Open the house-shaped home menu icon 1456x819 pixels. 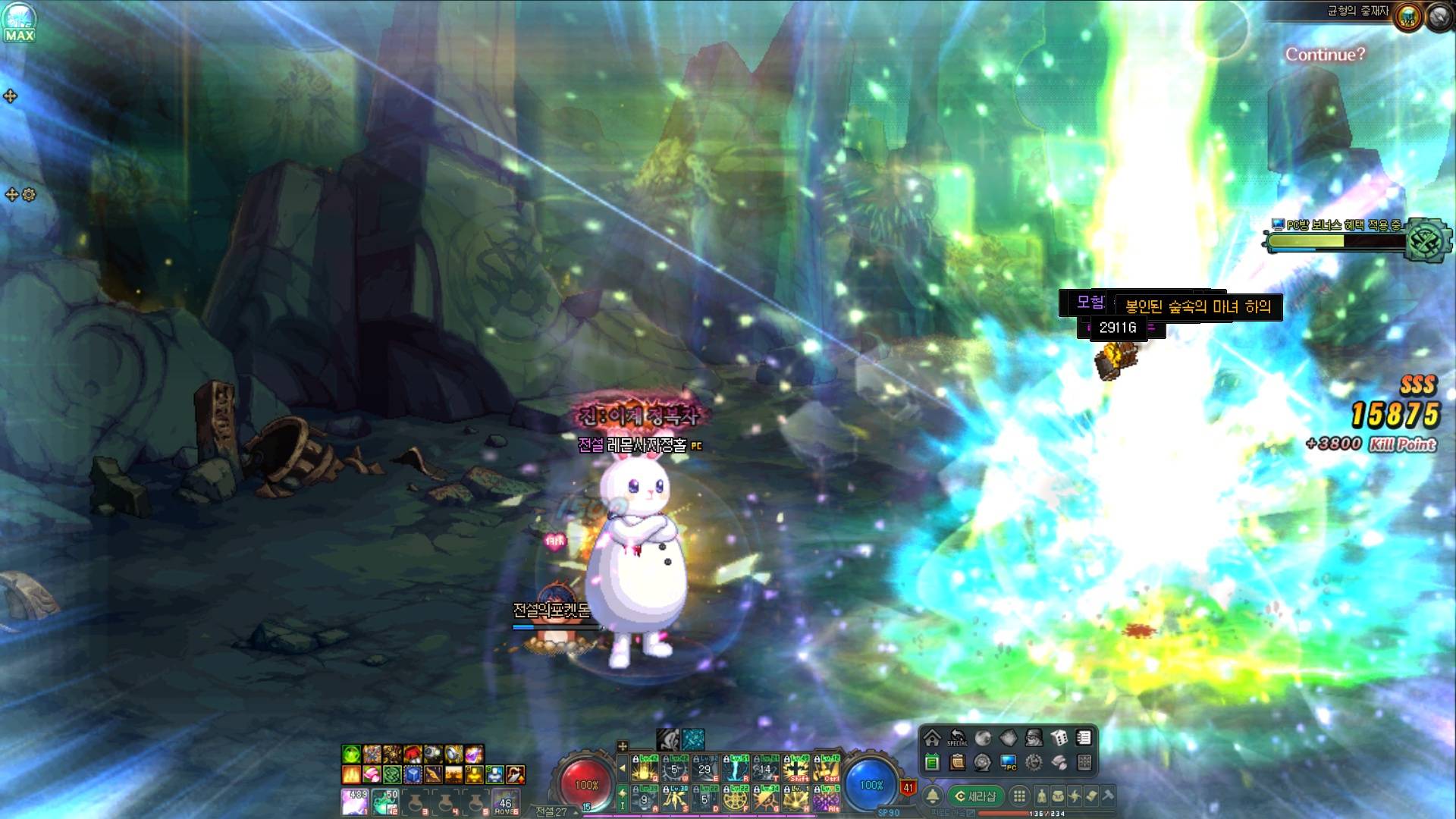[932, 738]
